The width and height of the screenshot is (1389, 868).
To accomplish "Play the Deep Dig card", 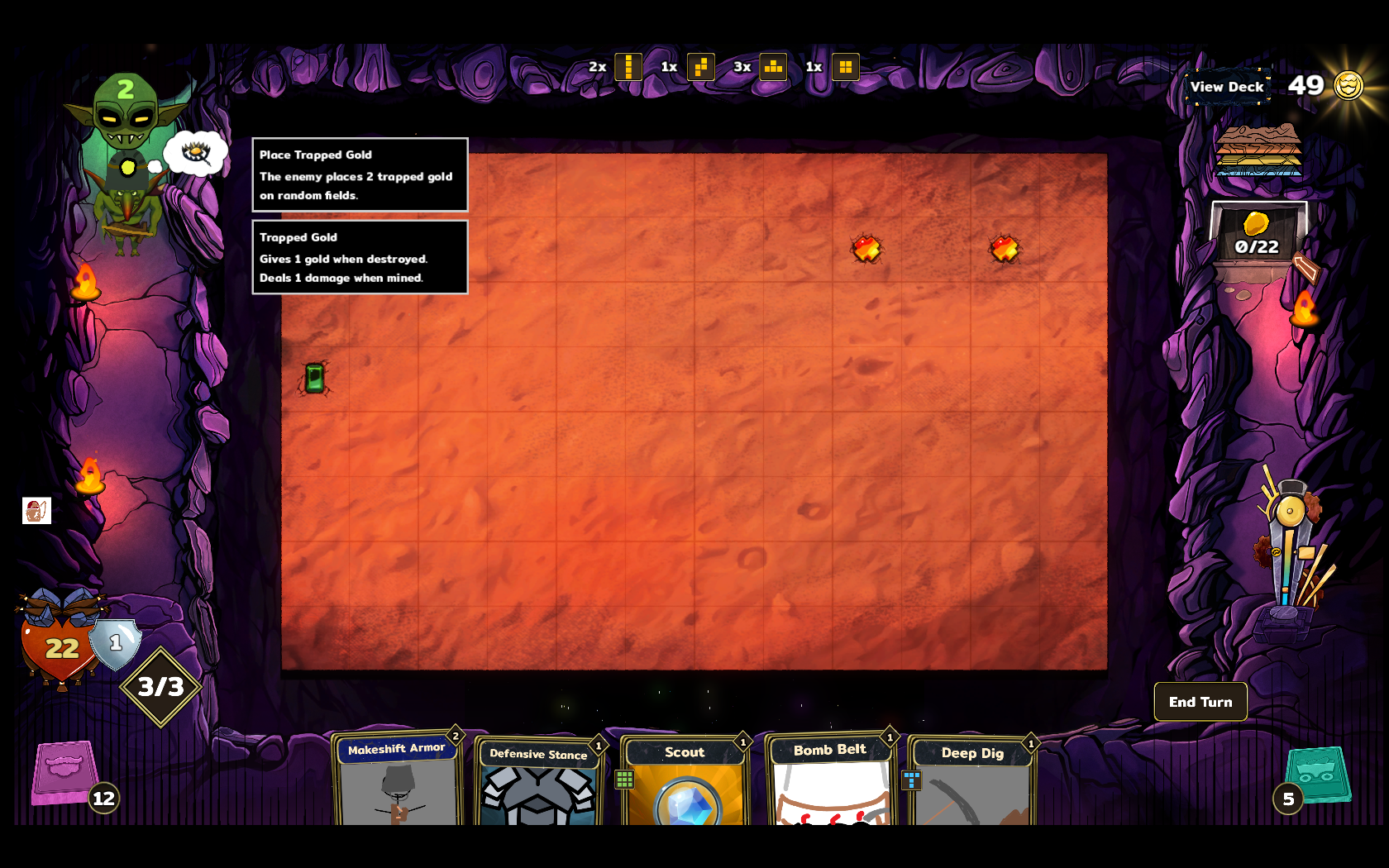I will 972,784.
